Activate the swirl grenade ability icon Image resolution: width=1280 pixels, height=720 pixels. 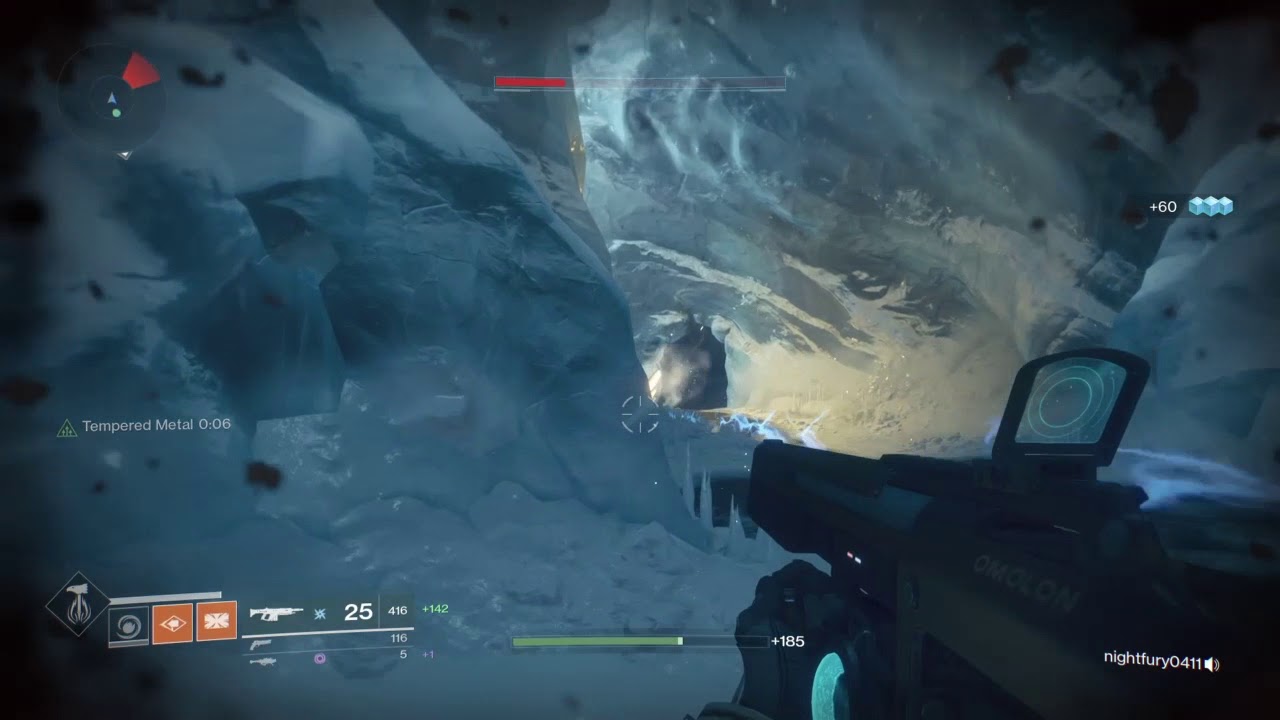(x=128, y=625)
